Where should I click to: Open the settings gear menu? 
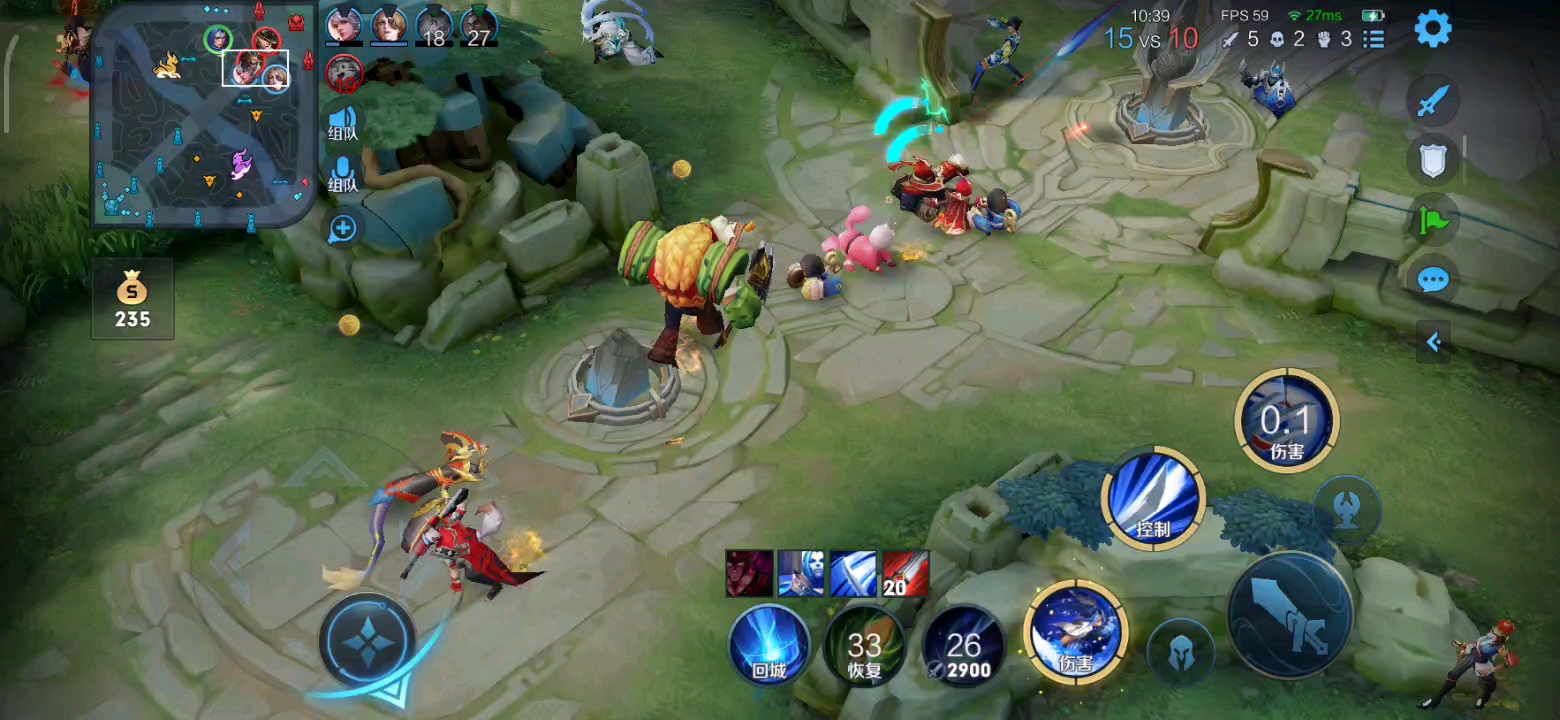click(x=1432, y=29)
